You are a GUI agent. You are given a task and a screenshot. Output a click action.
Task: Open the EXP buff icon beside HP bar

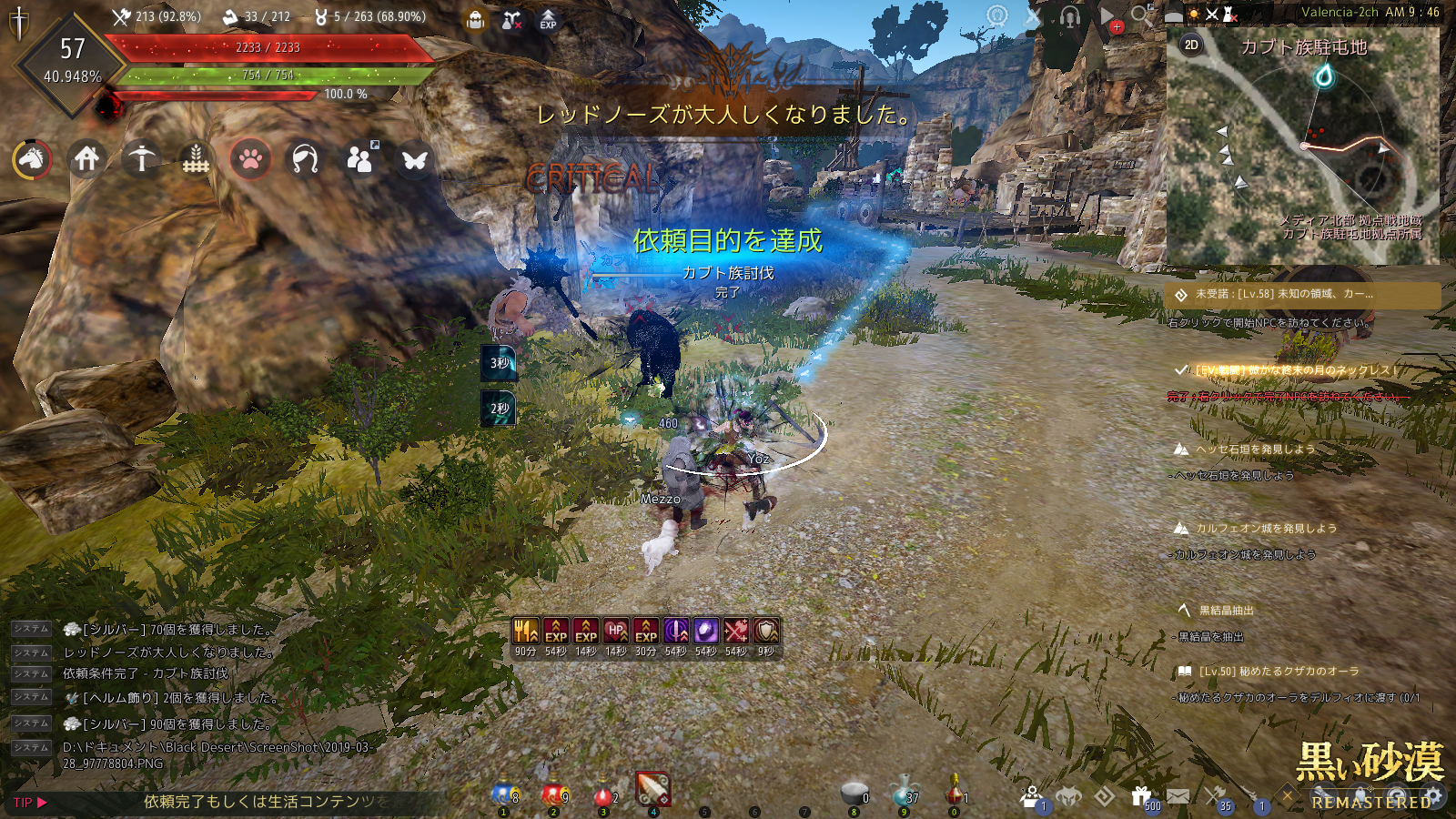point(548,20)
